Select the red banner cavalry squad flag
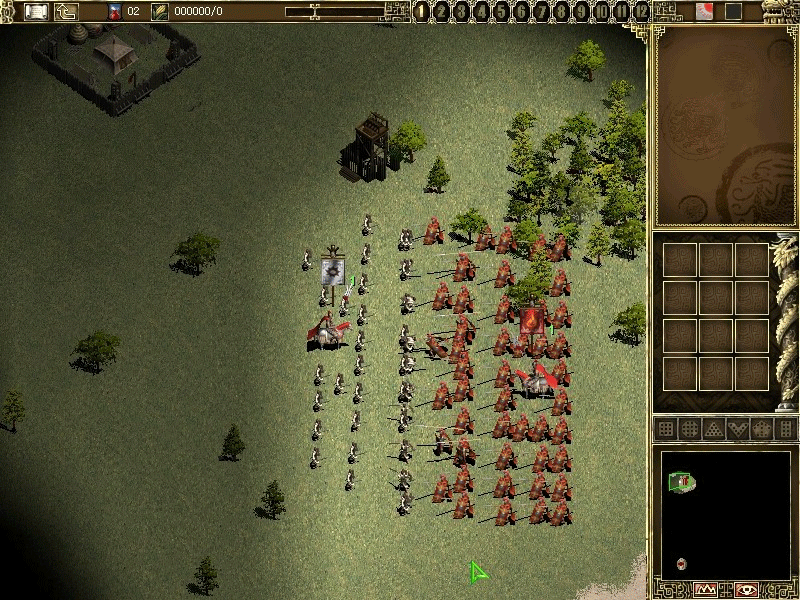Screen dimensions: 800x600 point(532,321)
